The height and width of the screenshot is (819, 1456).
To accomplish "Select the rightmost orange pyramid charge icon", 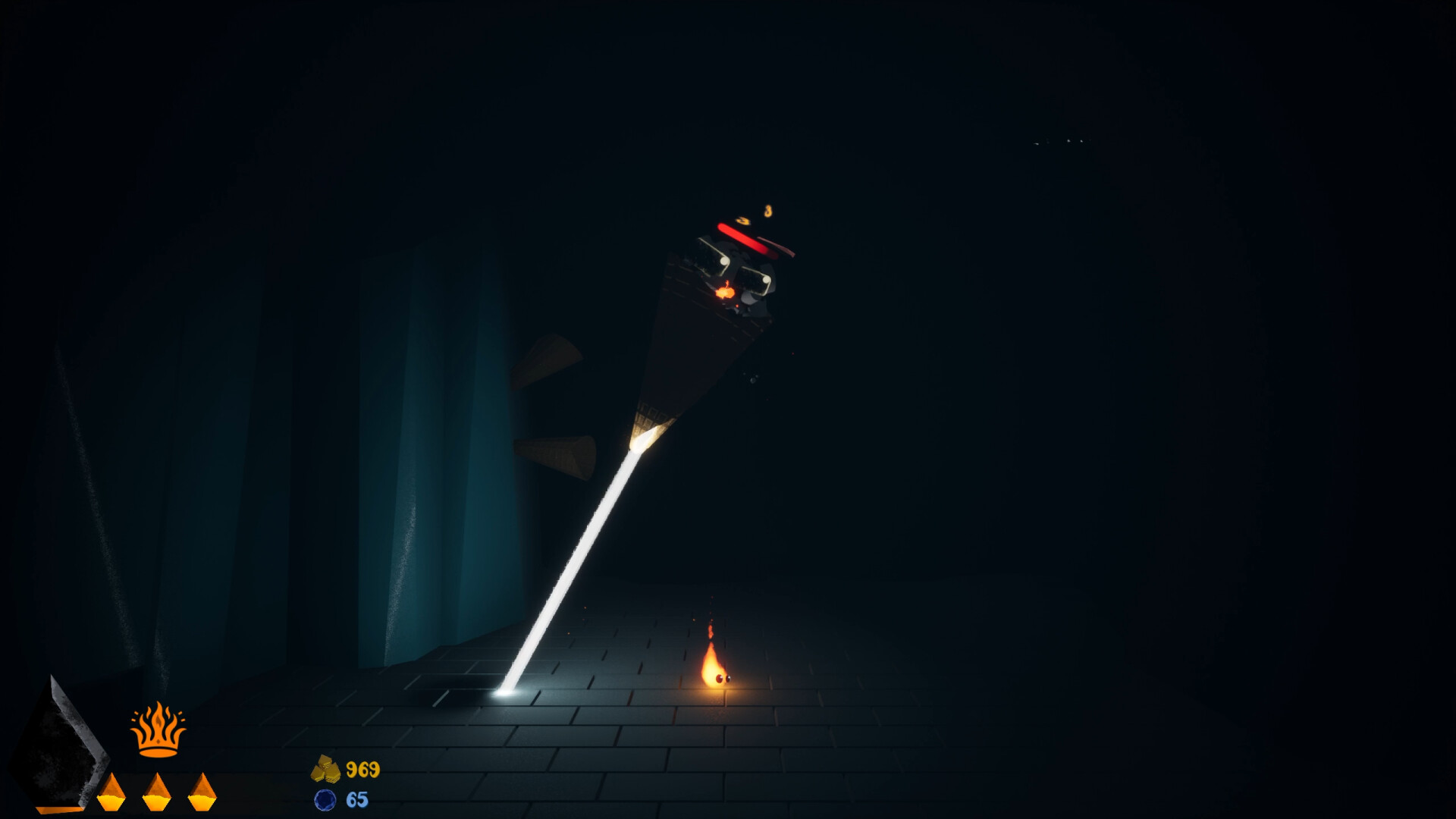I will click(x=202, y=794).
